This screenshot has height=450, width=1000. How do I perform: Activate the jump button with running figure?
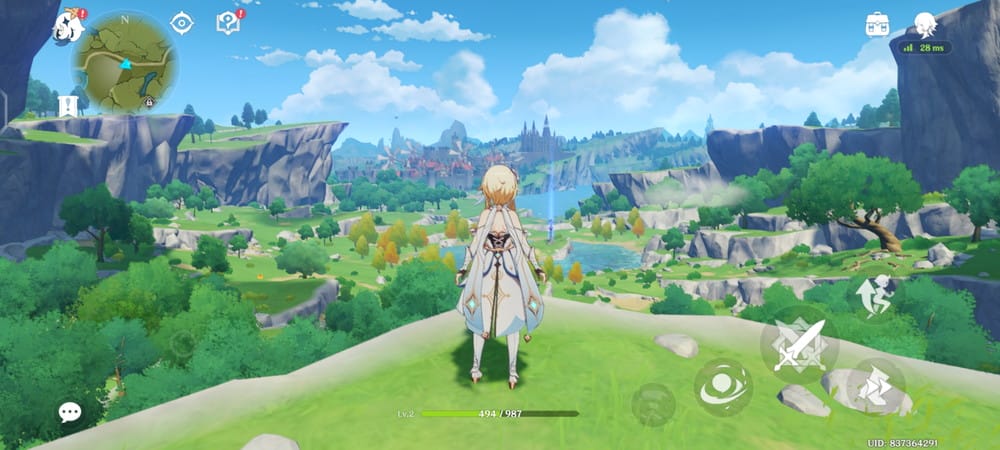coord(875,294)
